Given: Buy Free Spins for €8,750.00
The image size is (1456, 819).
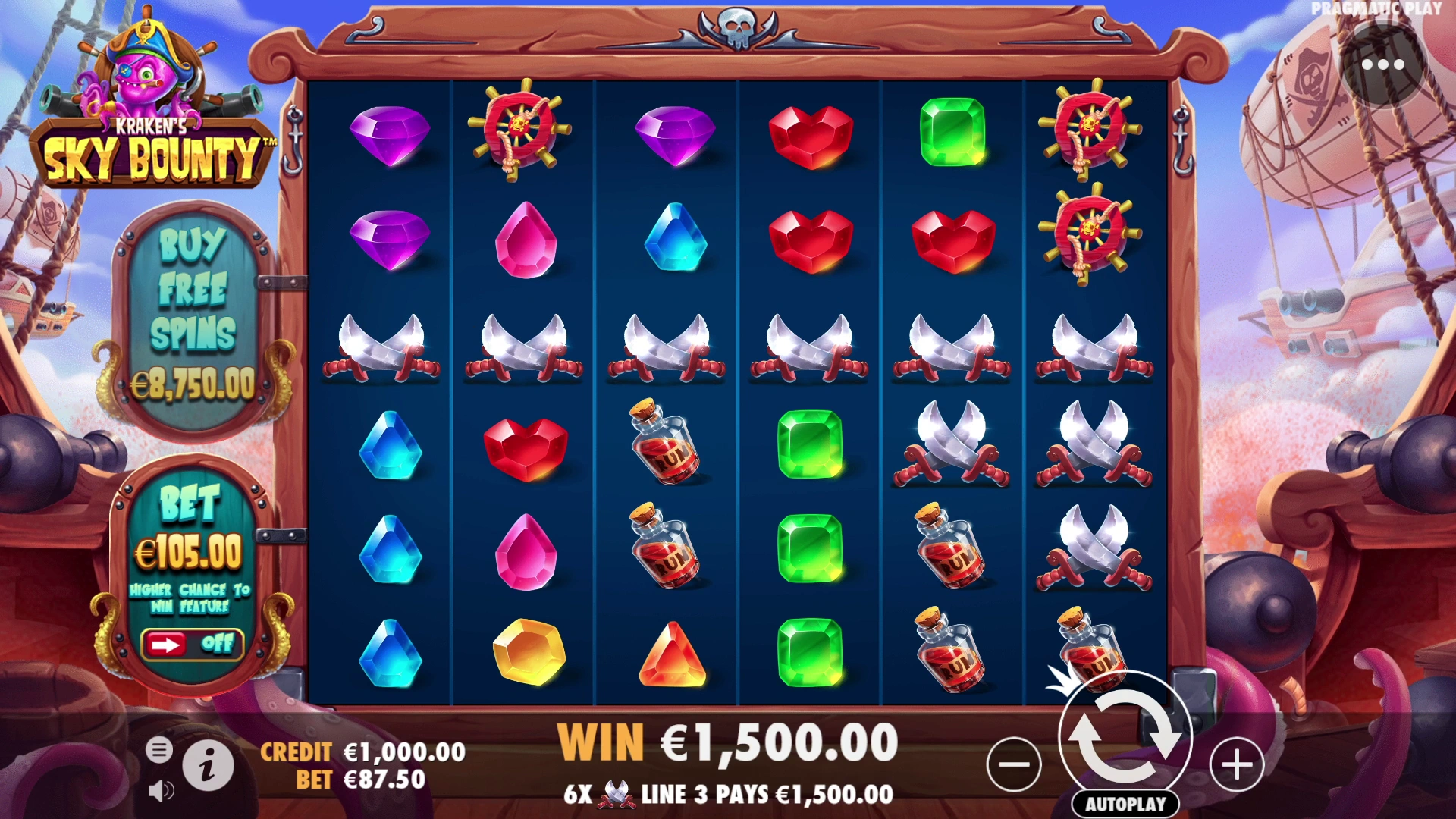Looking at the screenshot, I should coord(193,318).
